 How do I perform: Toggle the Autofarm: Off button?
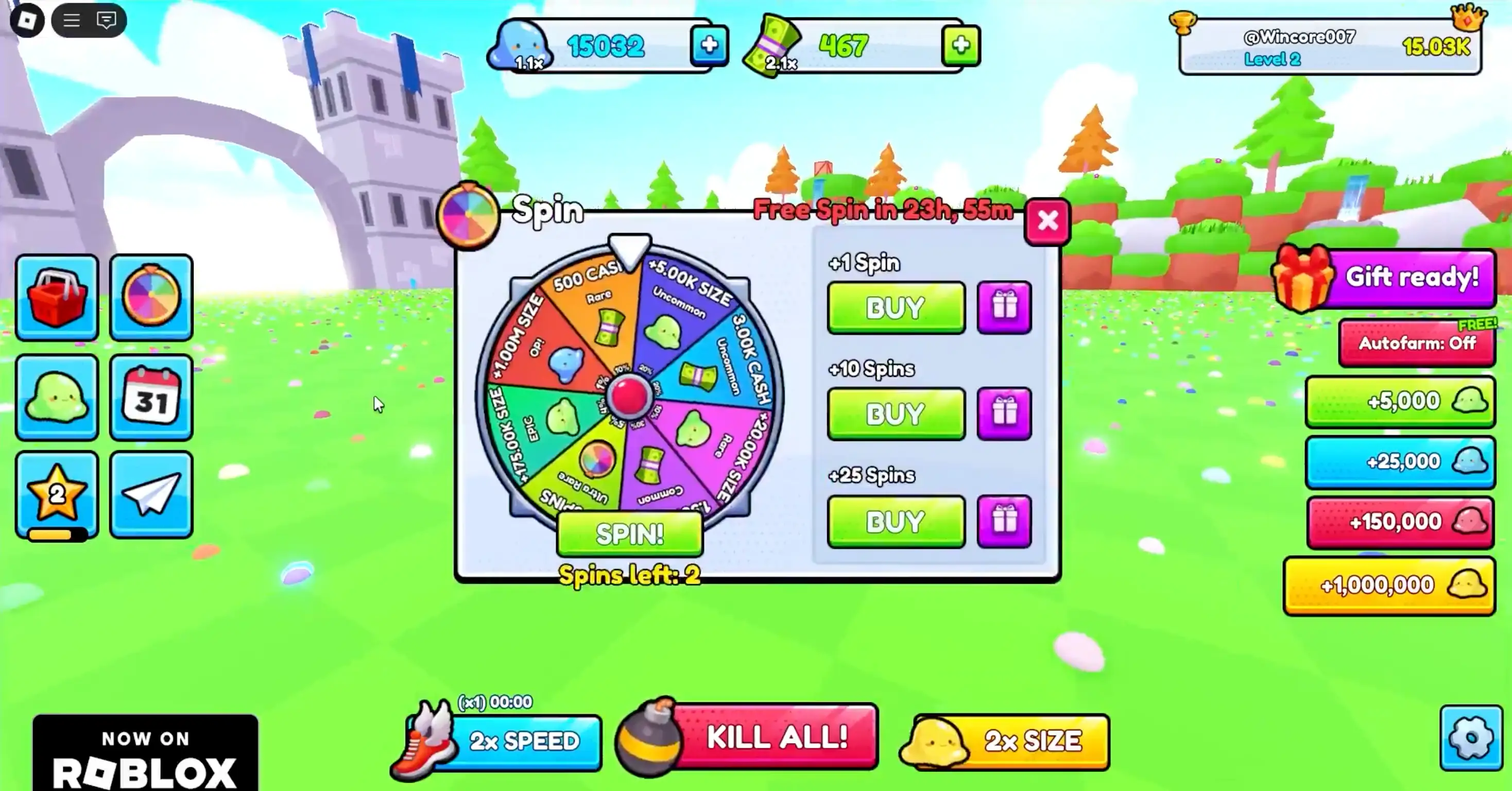coord(1416,343)
